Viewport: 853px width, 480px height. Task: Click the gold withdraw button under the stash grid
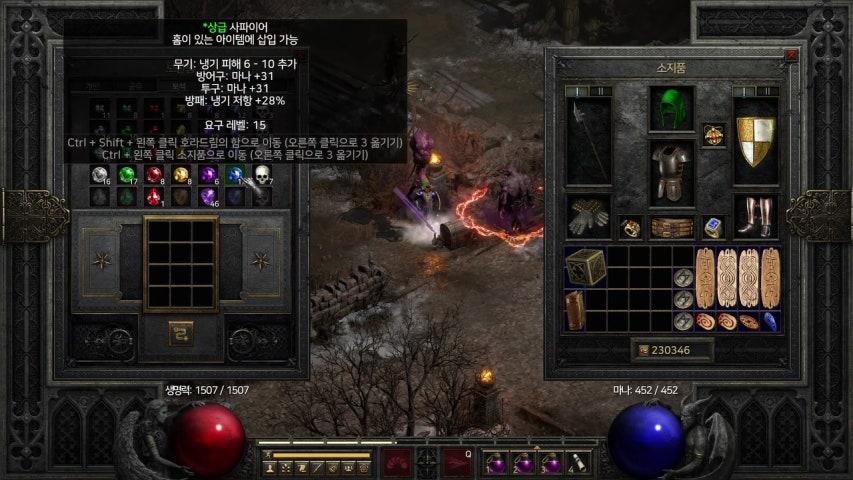coord(180,330)
